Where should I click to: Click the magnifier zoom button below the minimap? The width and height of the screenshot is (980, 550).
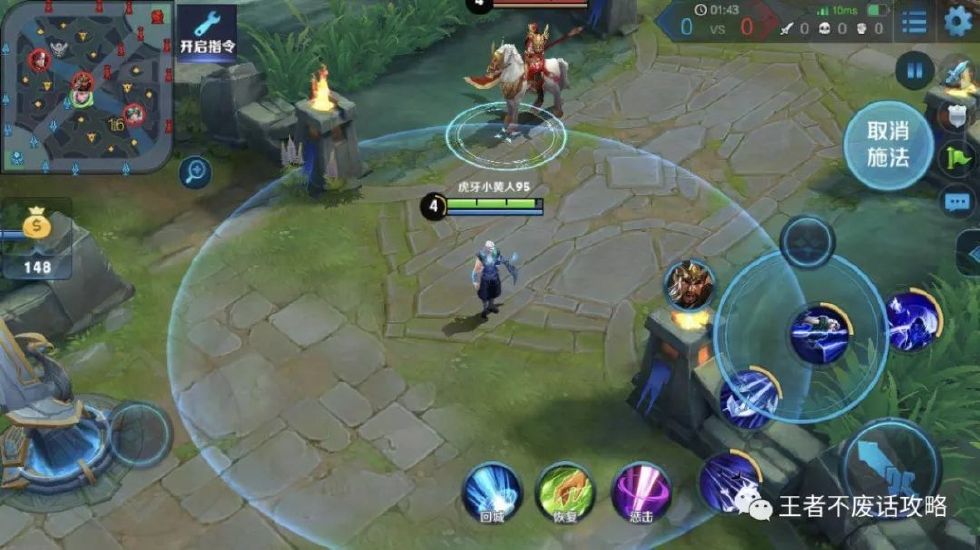coord(195,173)
